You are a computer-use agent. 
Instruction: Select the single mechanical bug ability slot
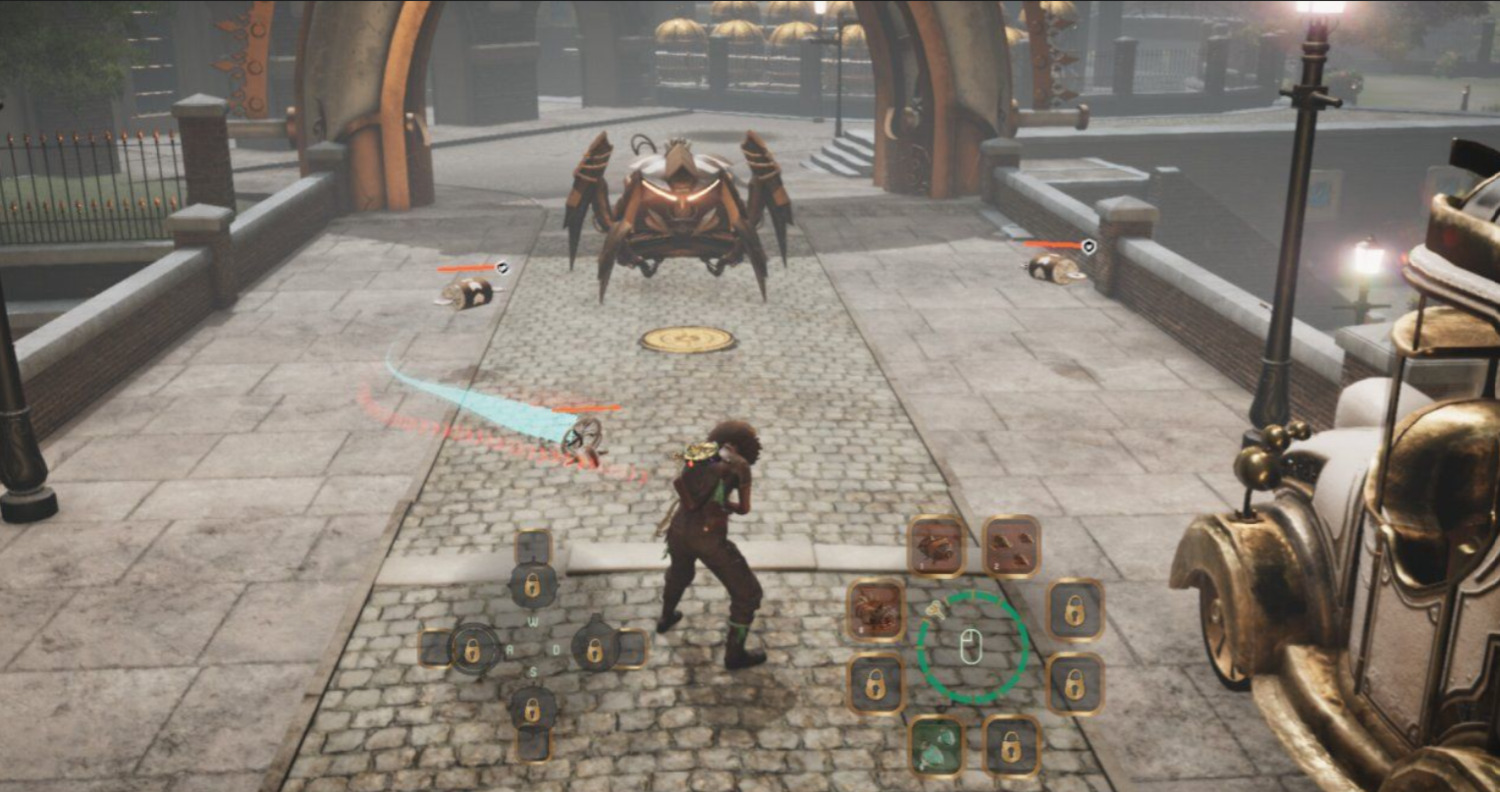coord(937,546)
